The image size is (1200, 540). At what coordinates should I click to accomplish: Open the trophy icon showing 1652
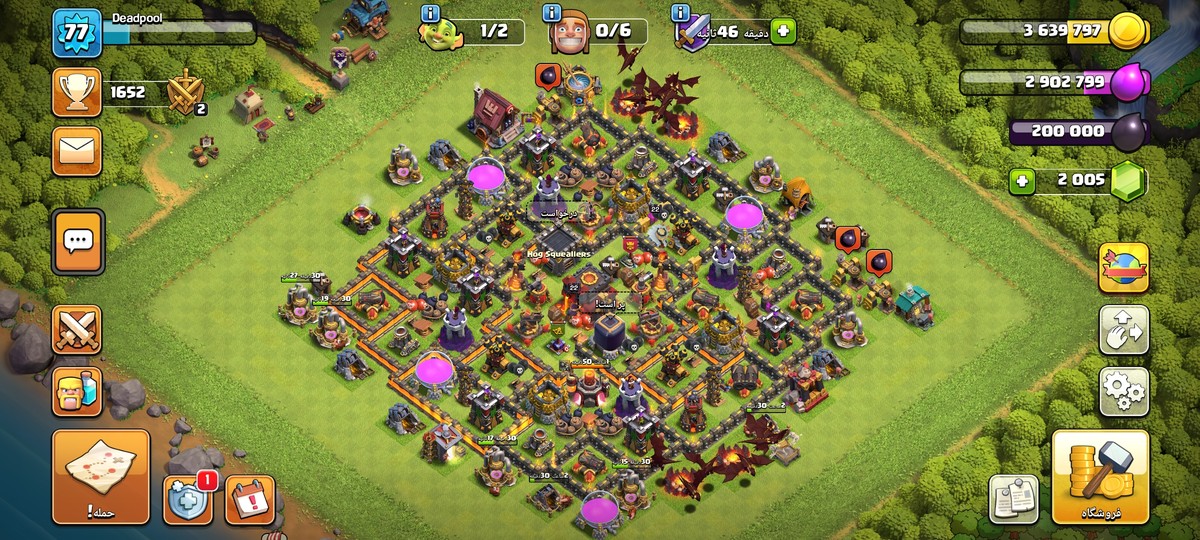[x=77, y=93]
